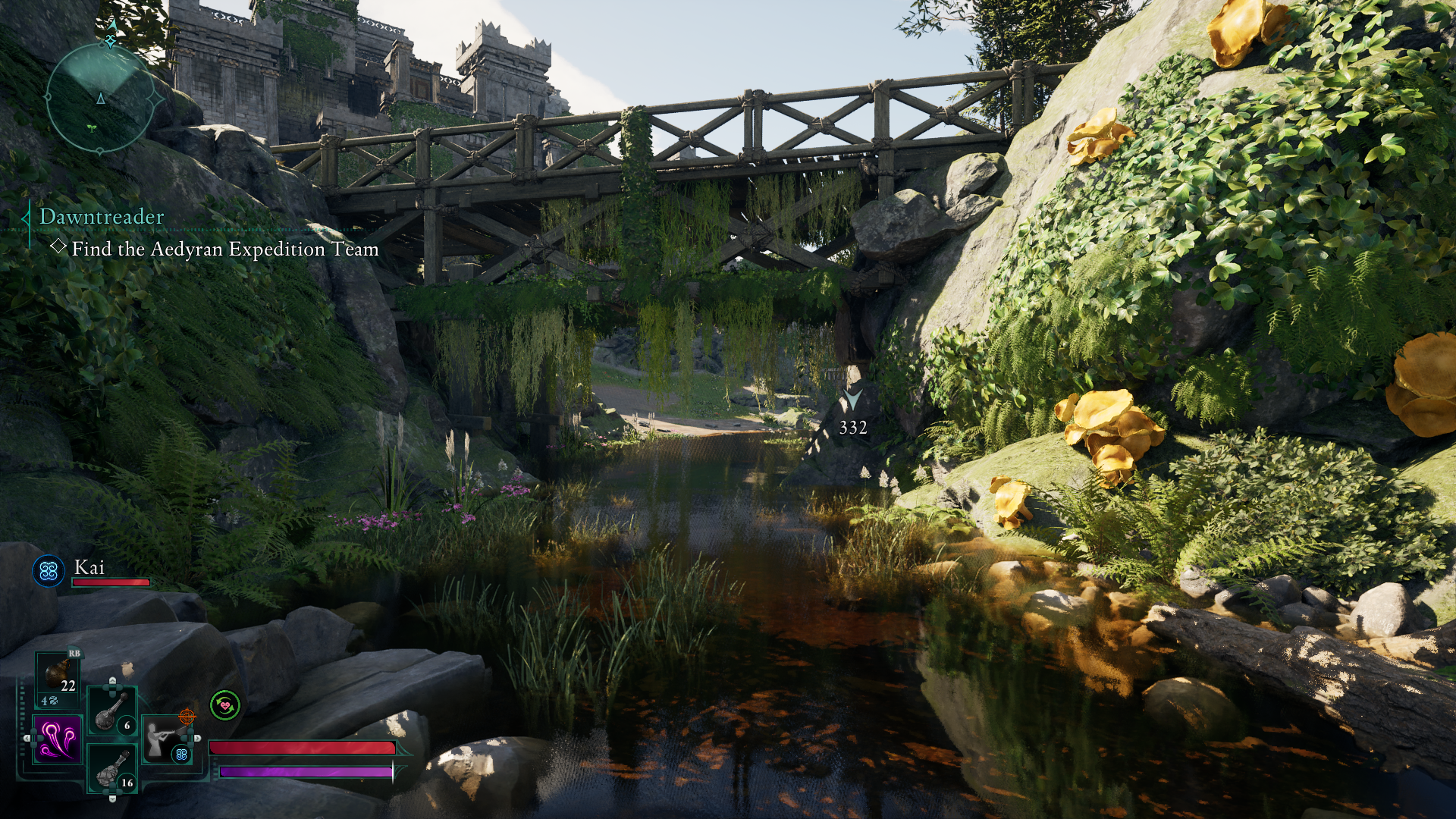Click the green heart regeneration status icon
This screenshot has height=819, width=1456.
(x=225, y=705)
